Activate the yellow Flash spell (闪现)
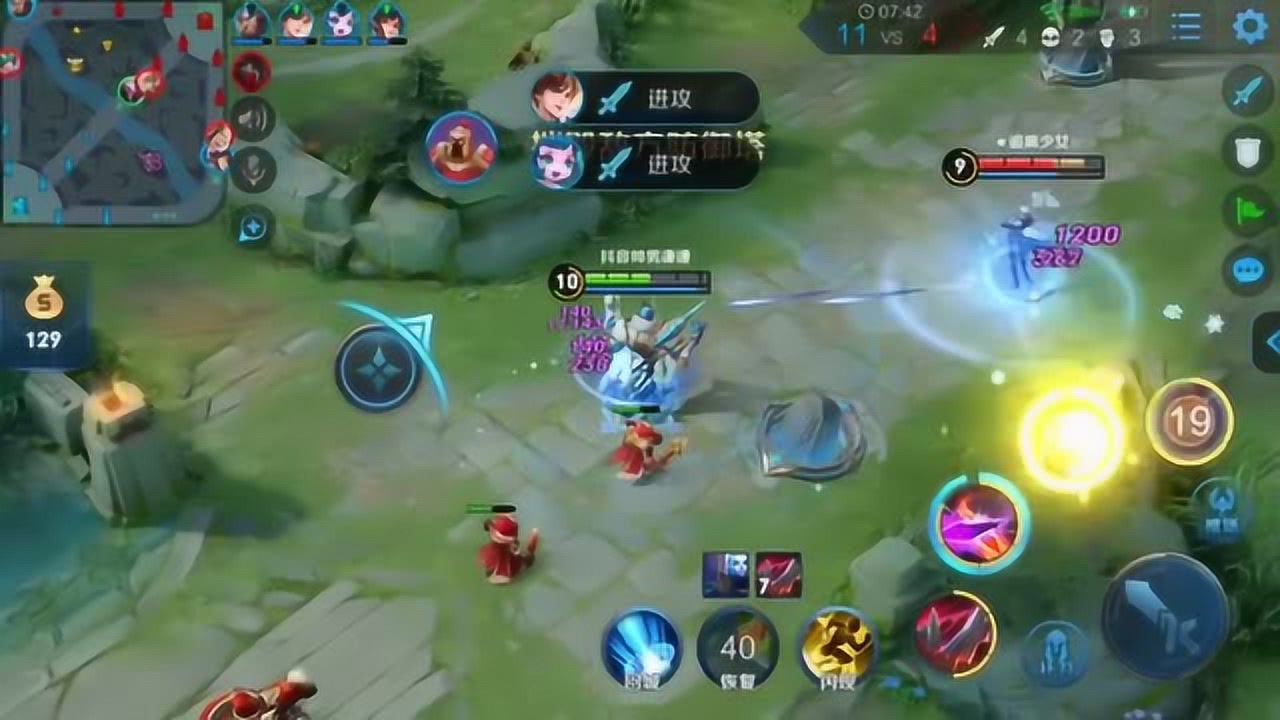Image resolution: width=1280 pixels, height=720 pixels. point(837,646)
